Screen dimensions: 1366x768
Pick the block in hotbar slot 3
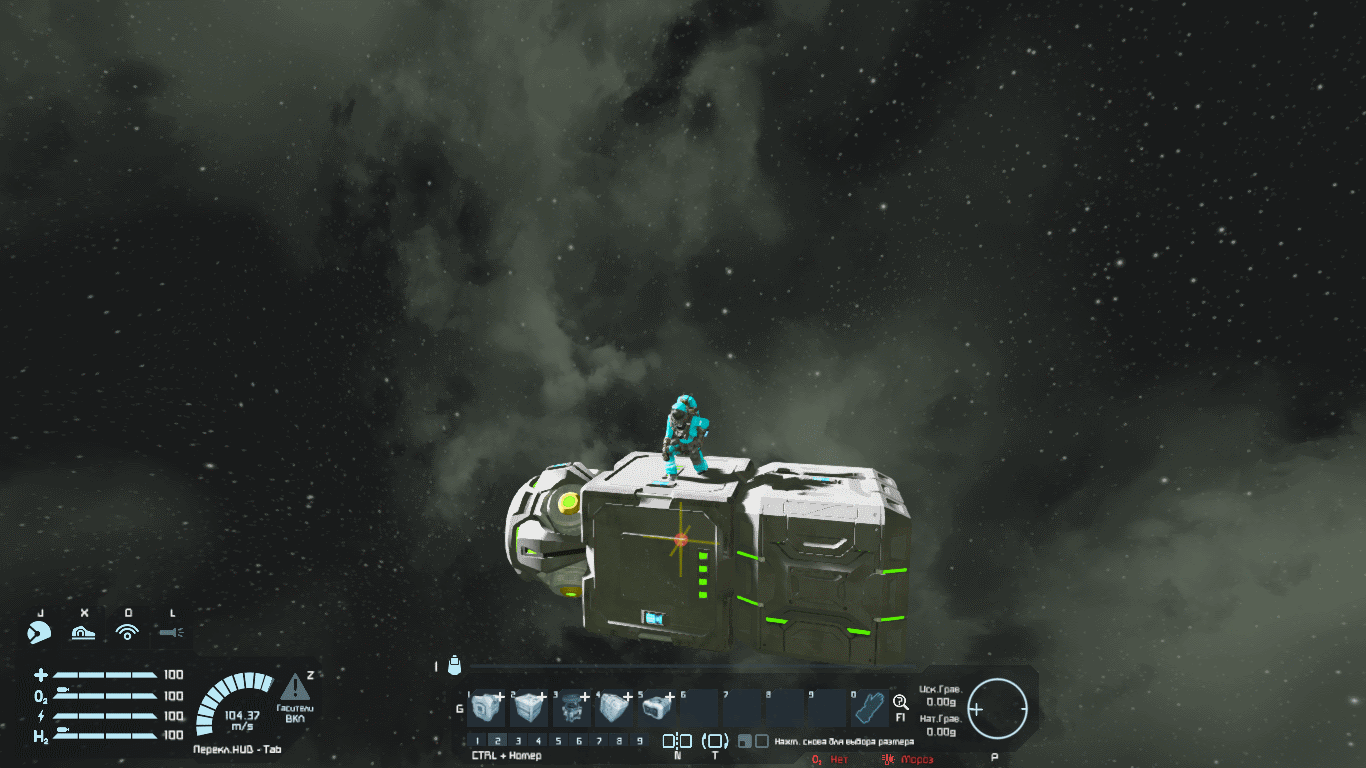pos(572,709)
